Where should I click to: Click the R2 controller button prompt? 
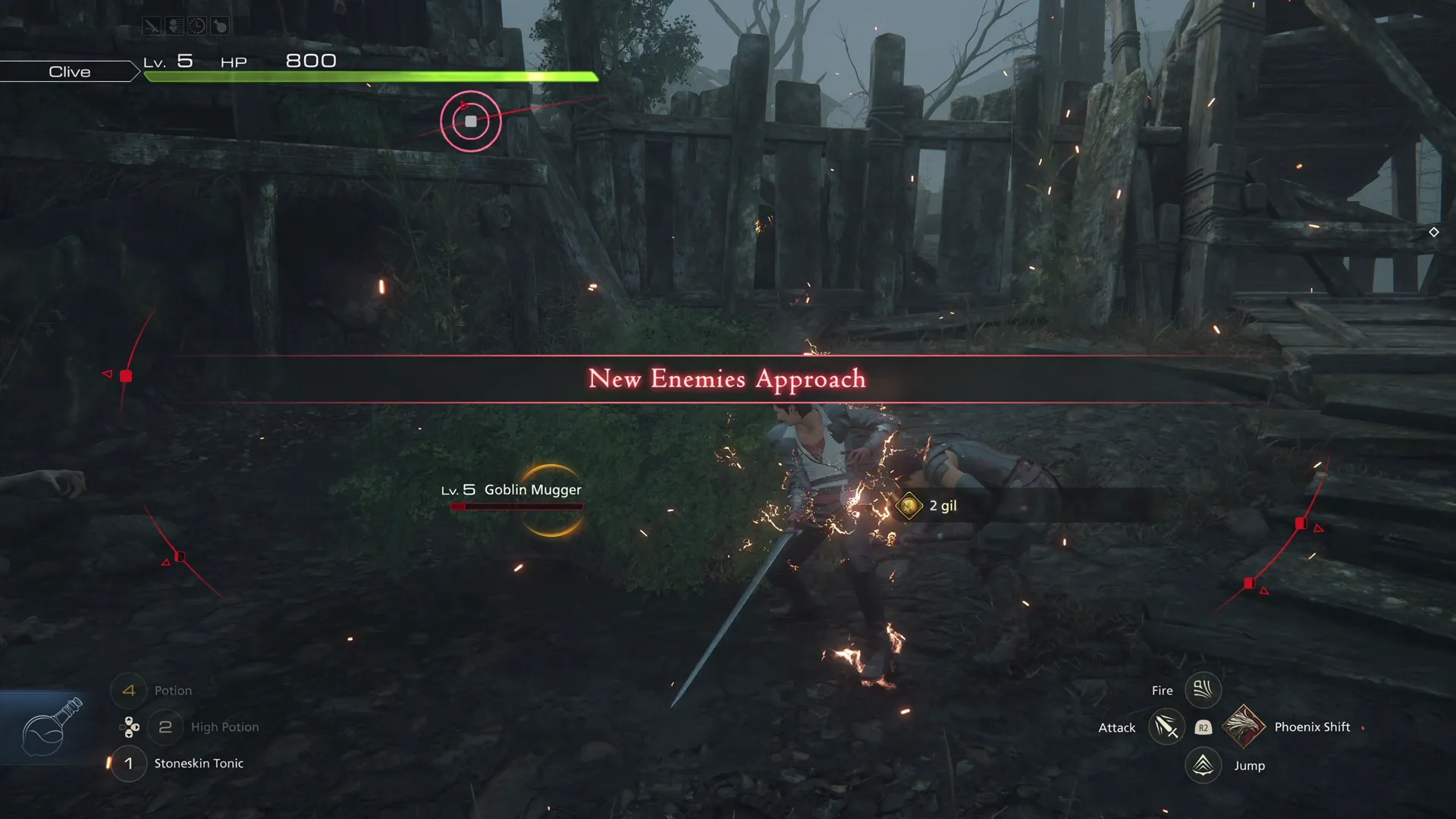(1203, 727)
